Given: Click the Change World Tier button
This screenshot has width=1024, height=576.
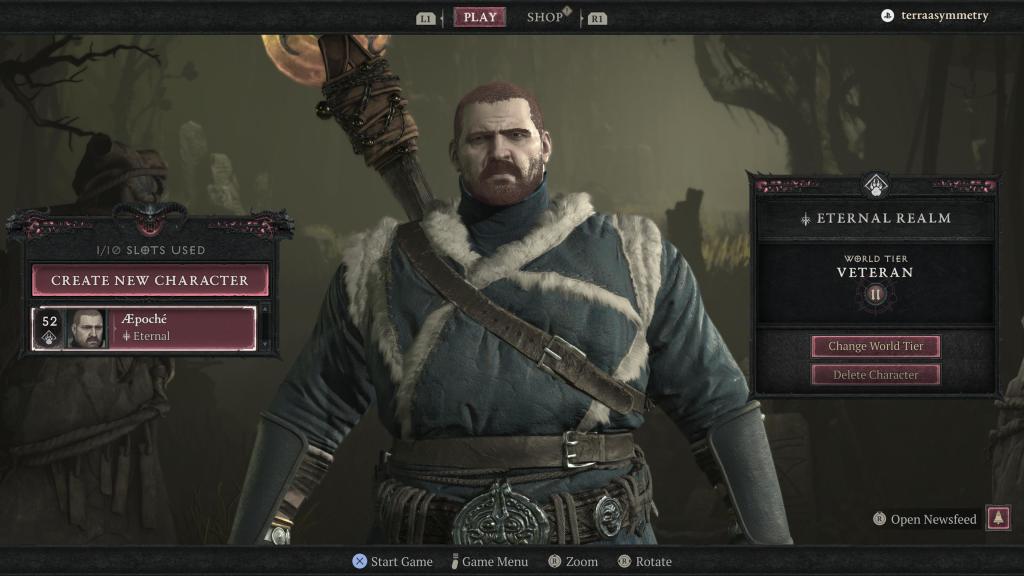Looking at the screenshot, I should (x=875, y=346).
